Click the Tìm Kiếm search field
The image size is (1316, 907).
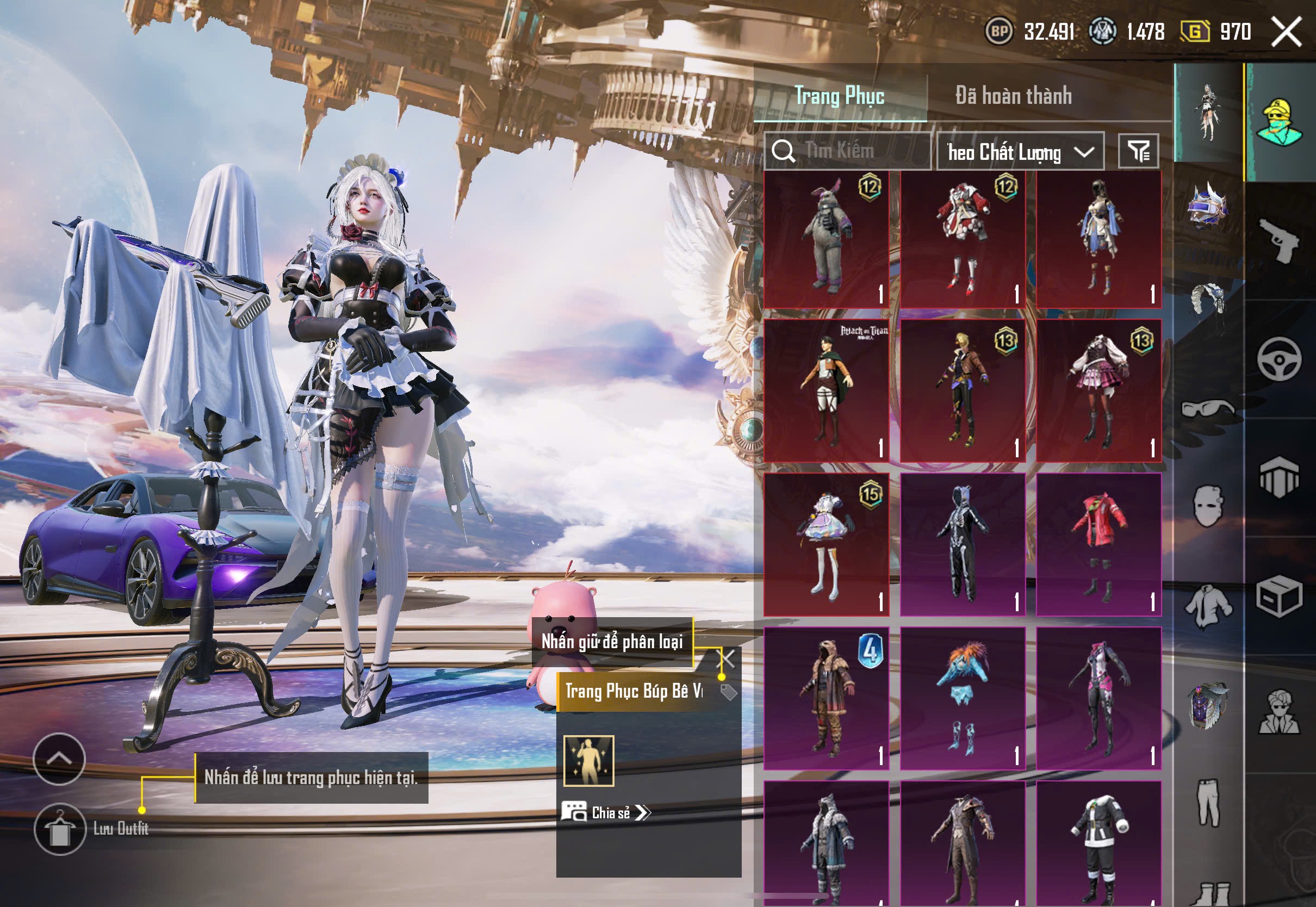point(848,151)
